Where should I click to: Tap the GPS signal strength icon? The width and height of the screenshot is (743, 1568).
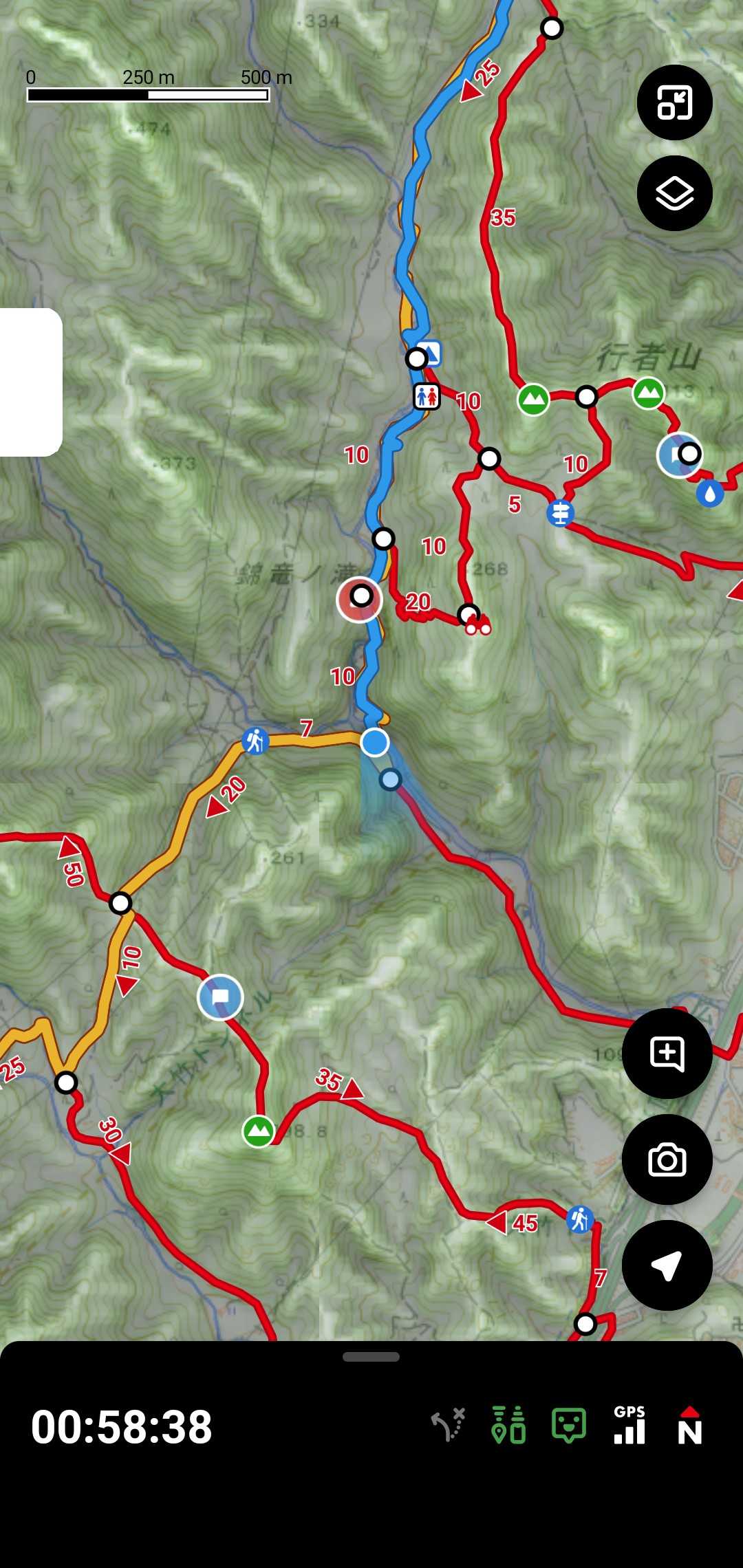click(x=629, y=1425)
